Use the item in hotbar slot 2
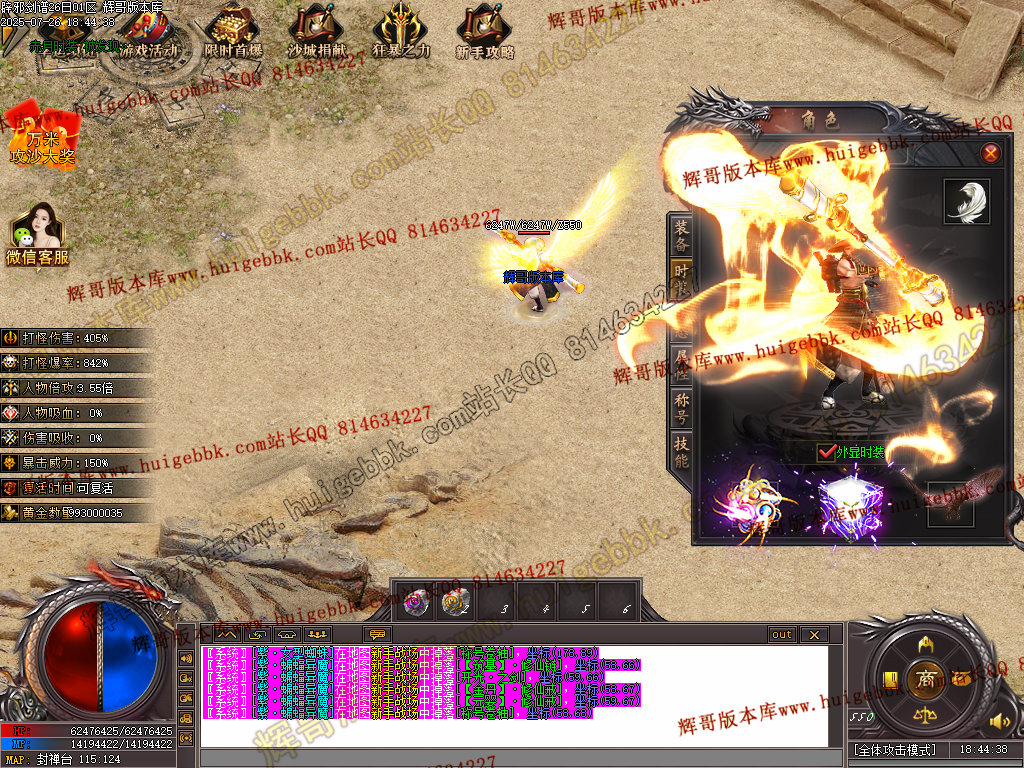1024x768 pixels. (456, 603)
